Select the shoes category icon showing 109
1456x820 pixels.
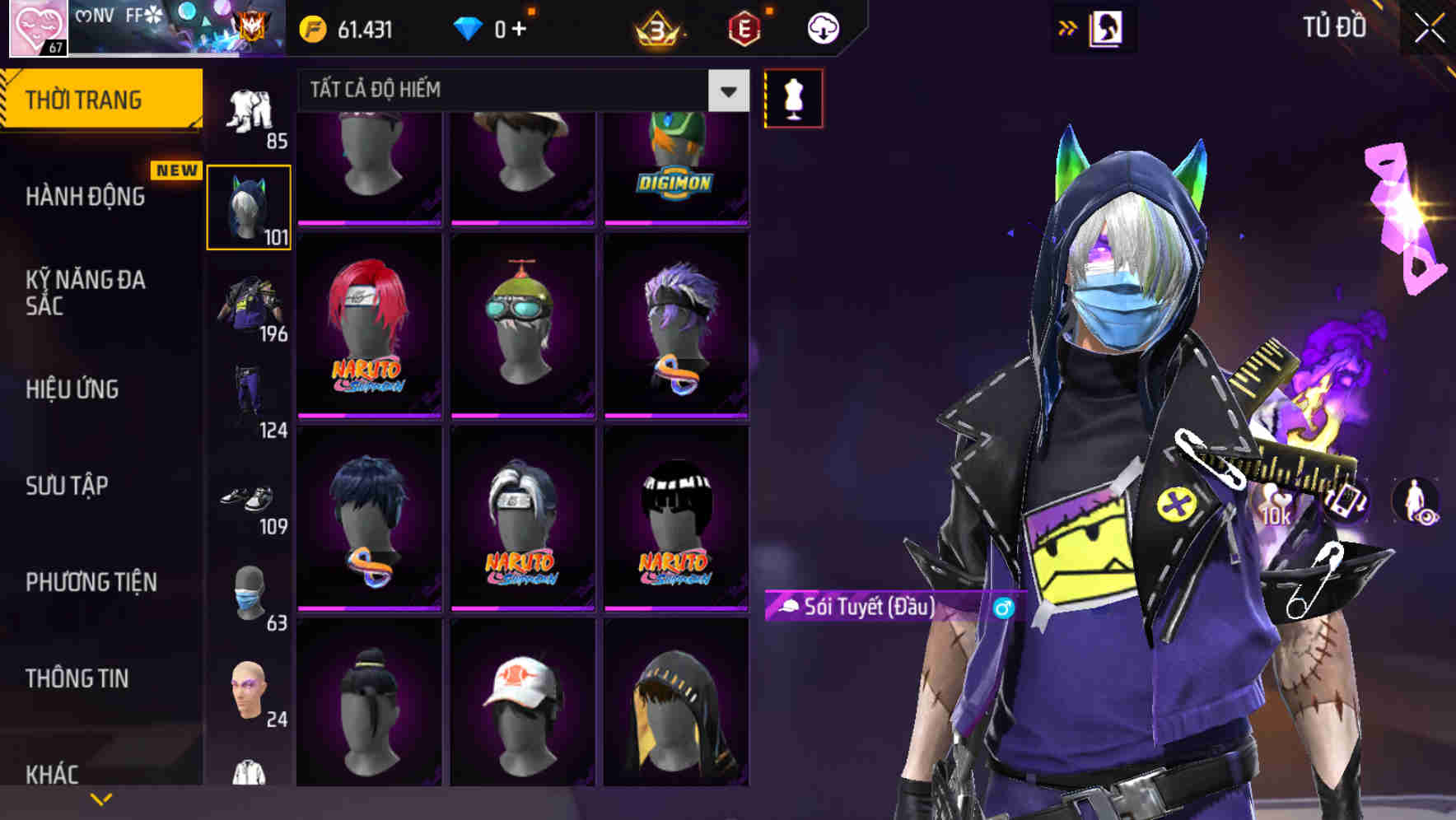pyautogui.click(x=249, y=497)
